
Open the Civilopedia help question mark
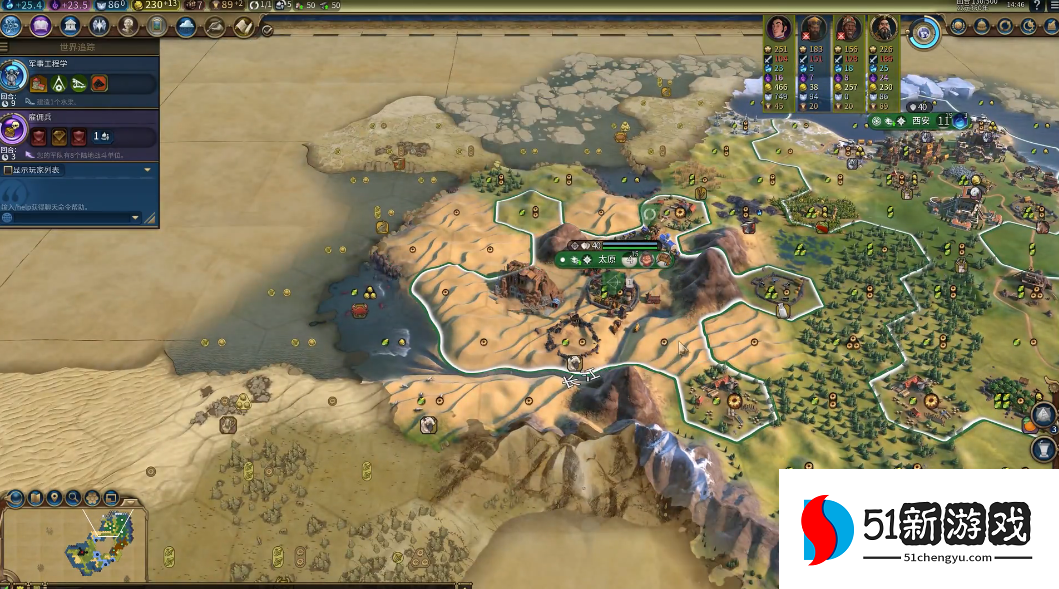(x=1034, y=6)
